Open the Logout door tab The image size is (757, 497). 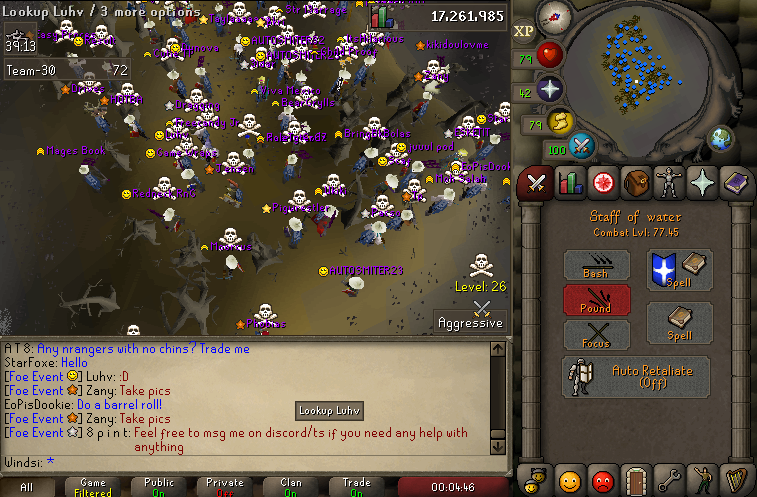tap(635, 479)
